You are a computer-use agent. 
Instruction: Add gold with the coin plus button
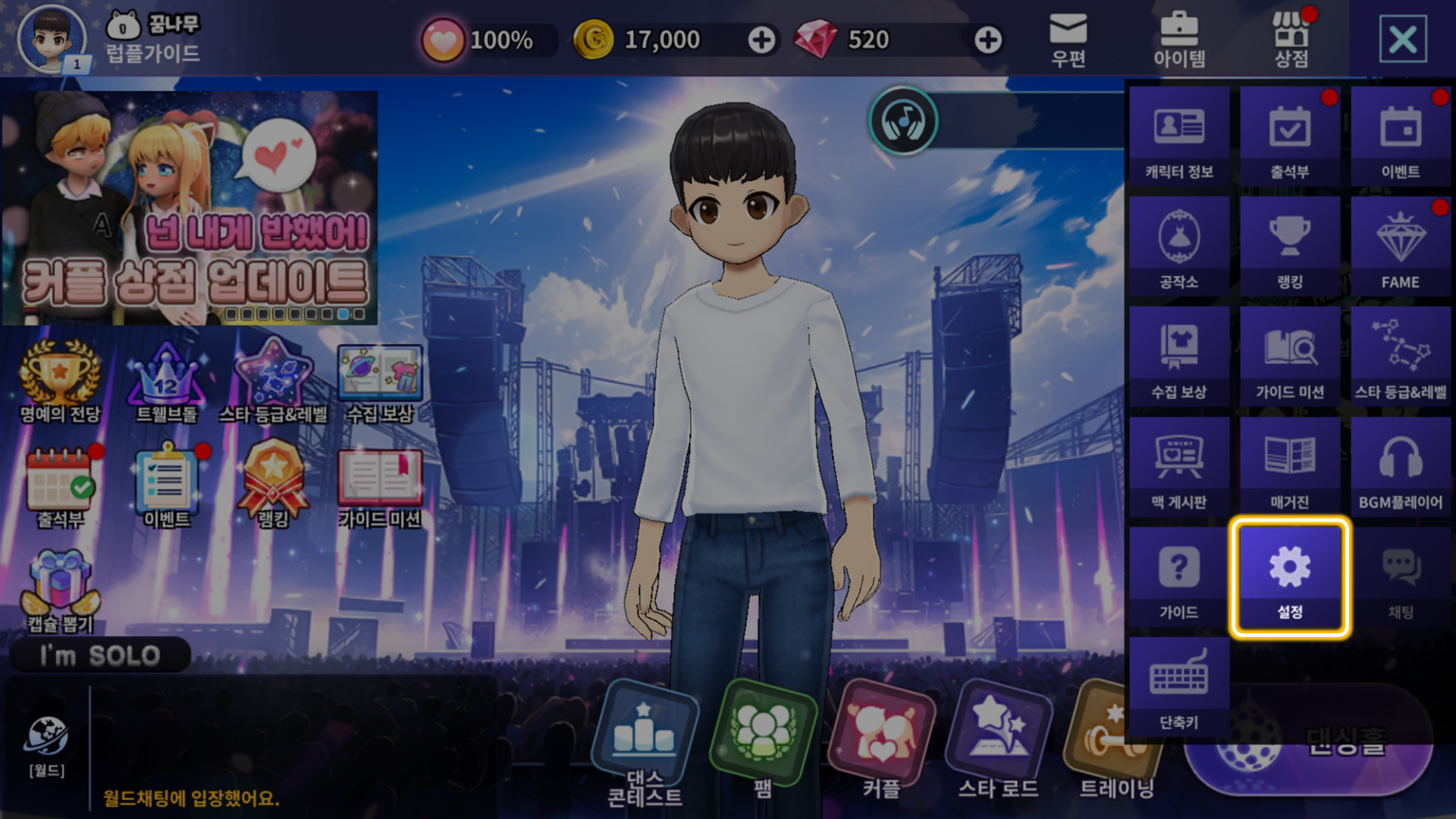pyautogui.click(x=761, y=40)
